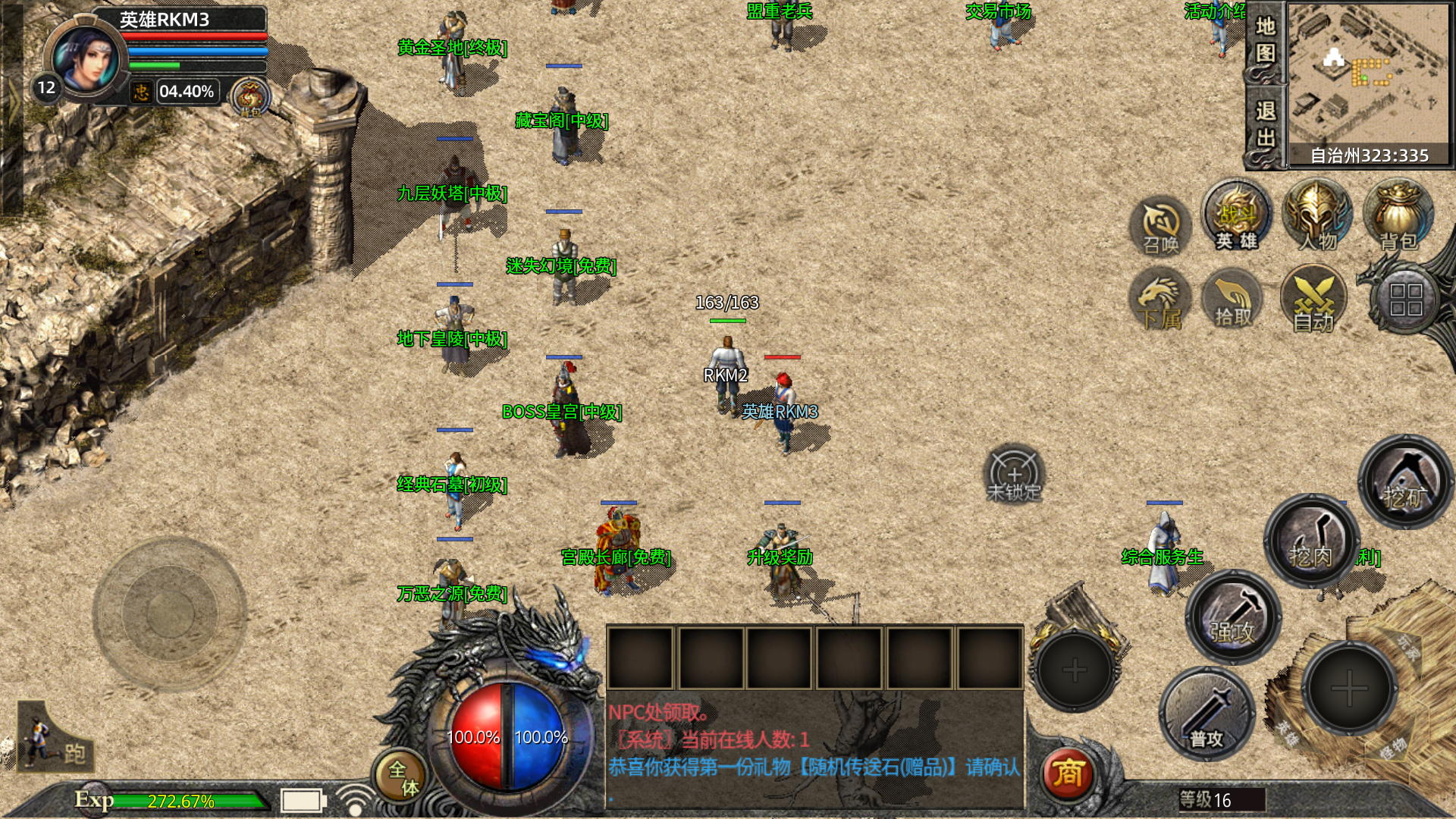Image resolution: width=1456 pixels, height=819 pixels.
Task: Activate the 召唤 summon icon
Action: (1161, 226)
